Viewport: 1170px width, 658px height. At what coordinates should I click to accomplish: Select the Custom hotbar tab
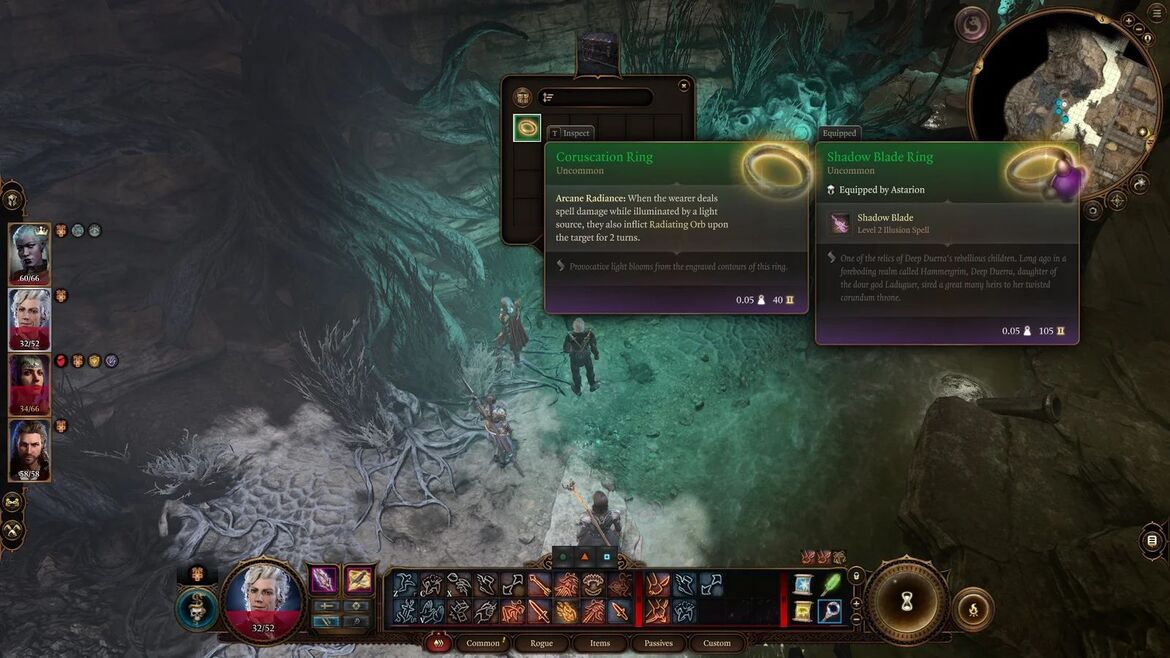(717, 643)
